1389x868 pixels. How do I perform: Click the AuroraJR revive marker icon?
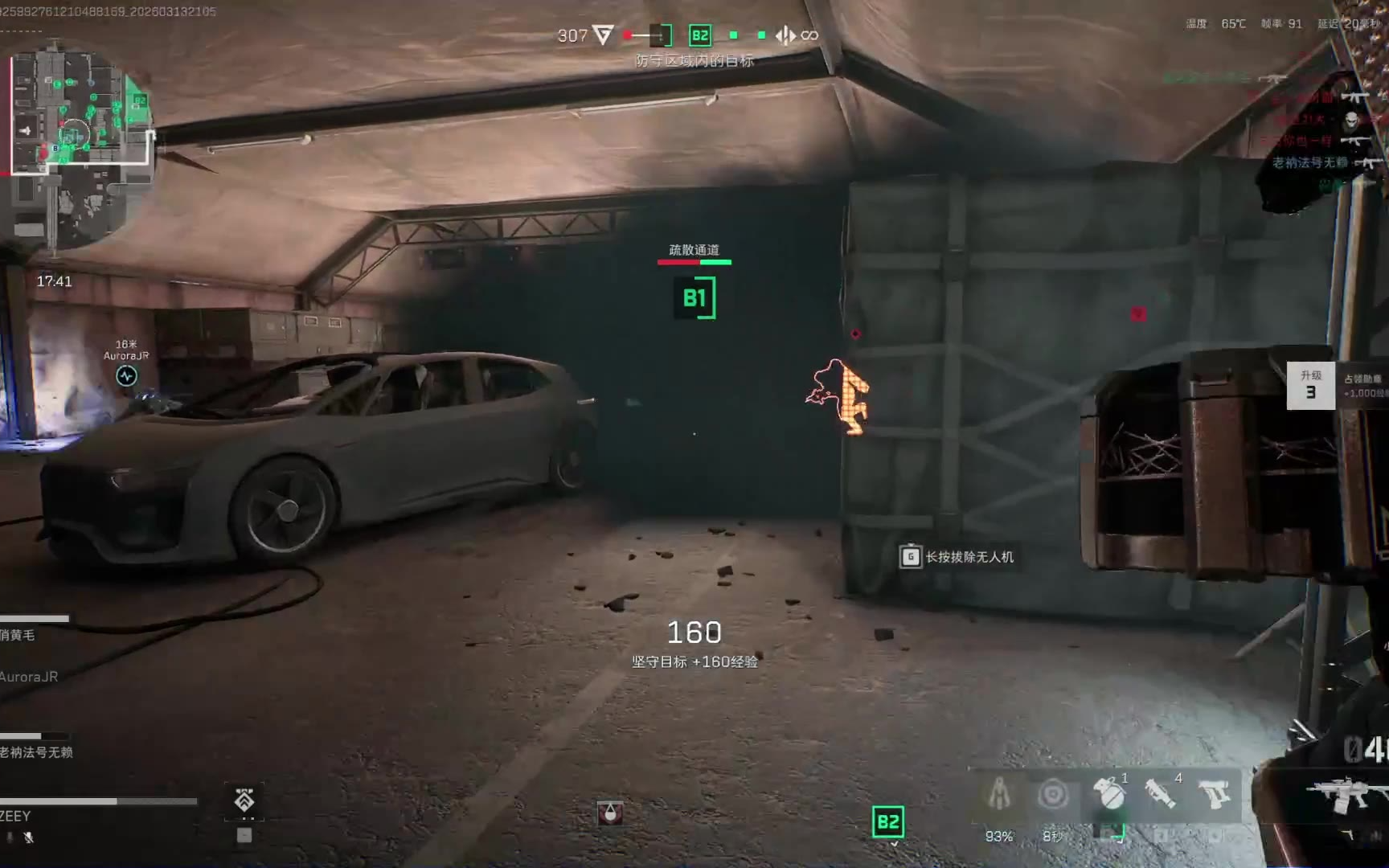(126, 375)
